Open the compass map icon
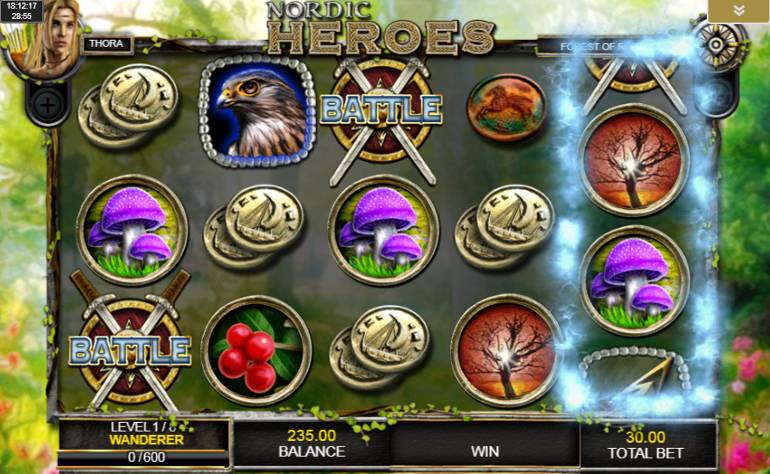This screenshot has height=474, width=770. click(720, 43)
